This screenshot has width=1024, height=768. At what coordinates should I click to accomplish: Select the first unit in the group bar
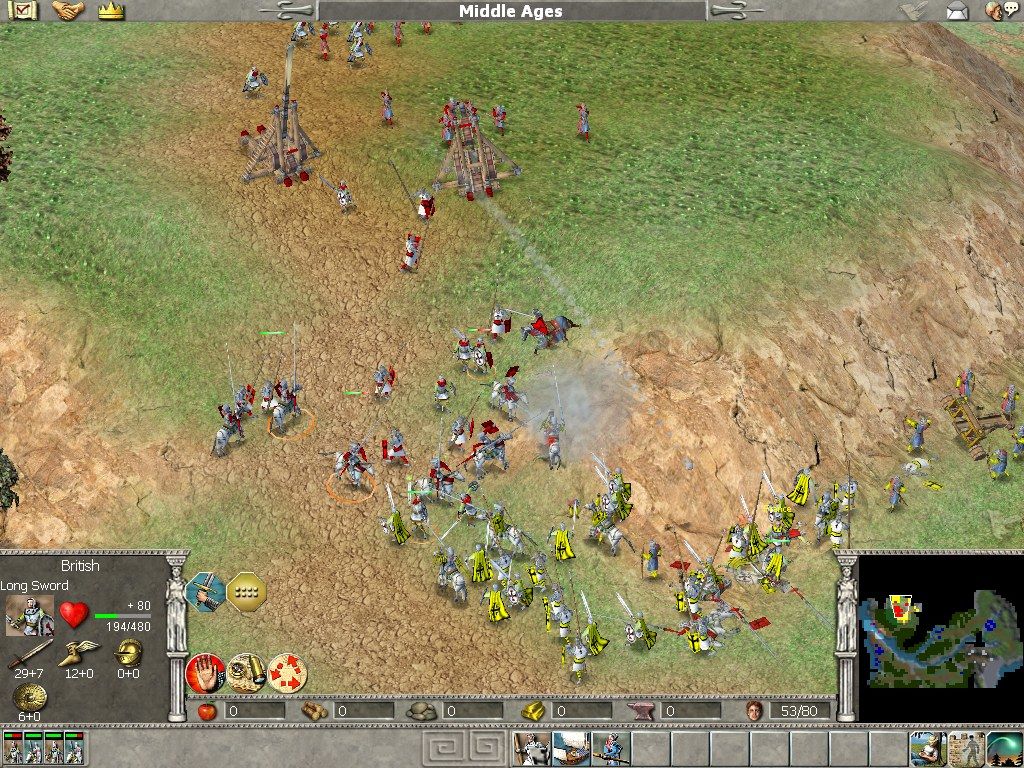click(x=14, y=748)
